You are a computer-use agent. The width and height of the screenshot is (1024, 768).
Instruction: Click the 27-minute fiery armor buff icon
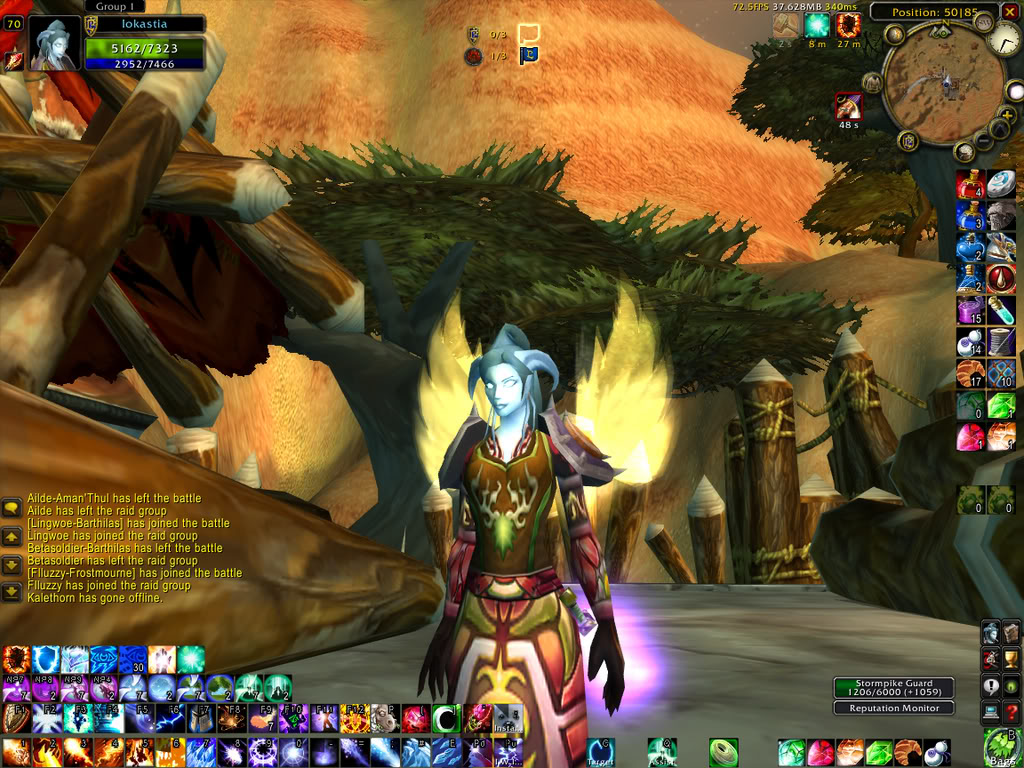[849, 26]
